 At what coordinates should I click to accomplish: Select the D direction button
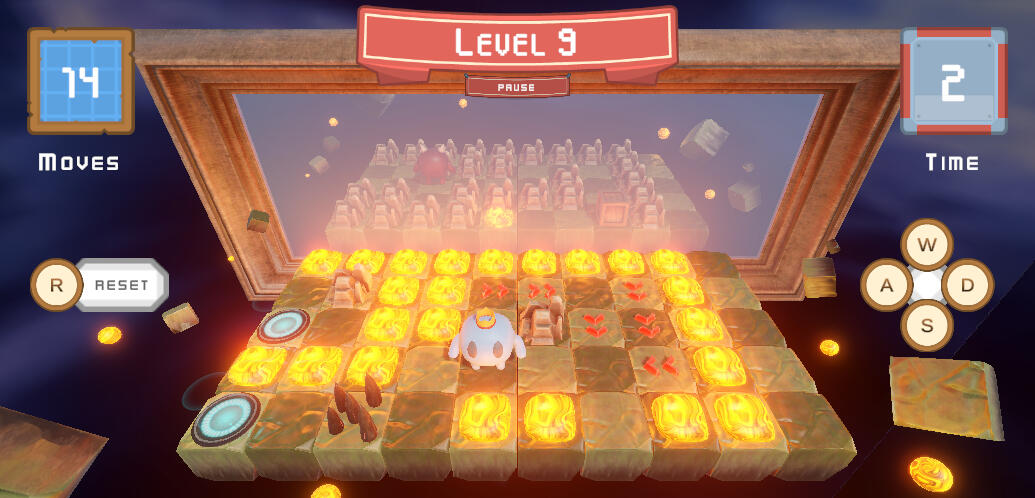point(967,285)
